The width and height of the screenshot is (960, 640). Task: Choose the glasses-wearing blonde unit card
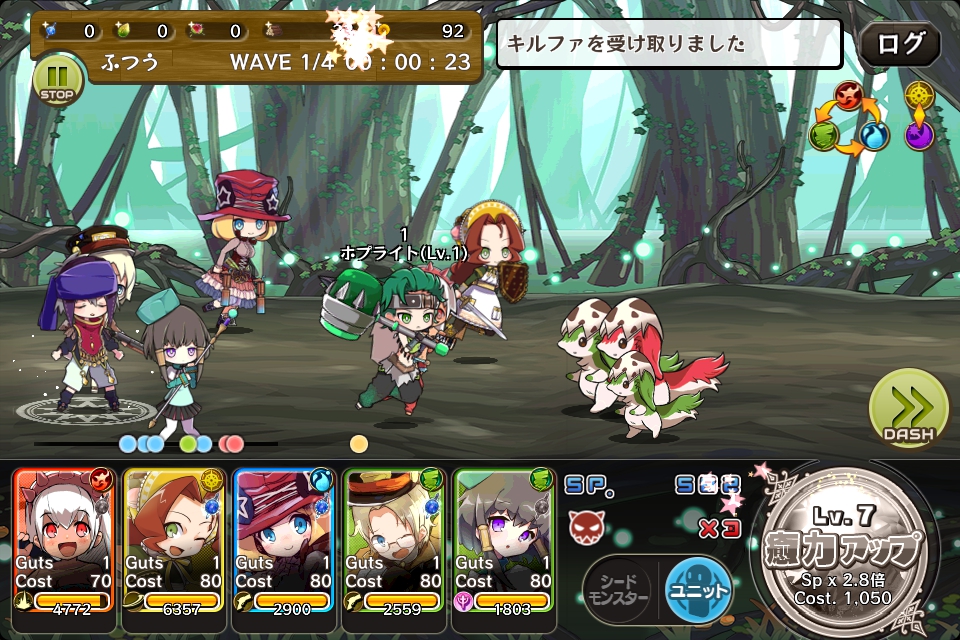click(394, 540)
